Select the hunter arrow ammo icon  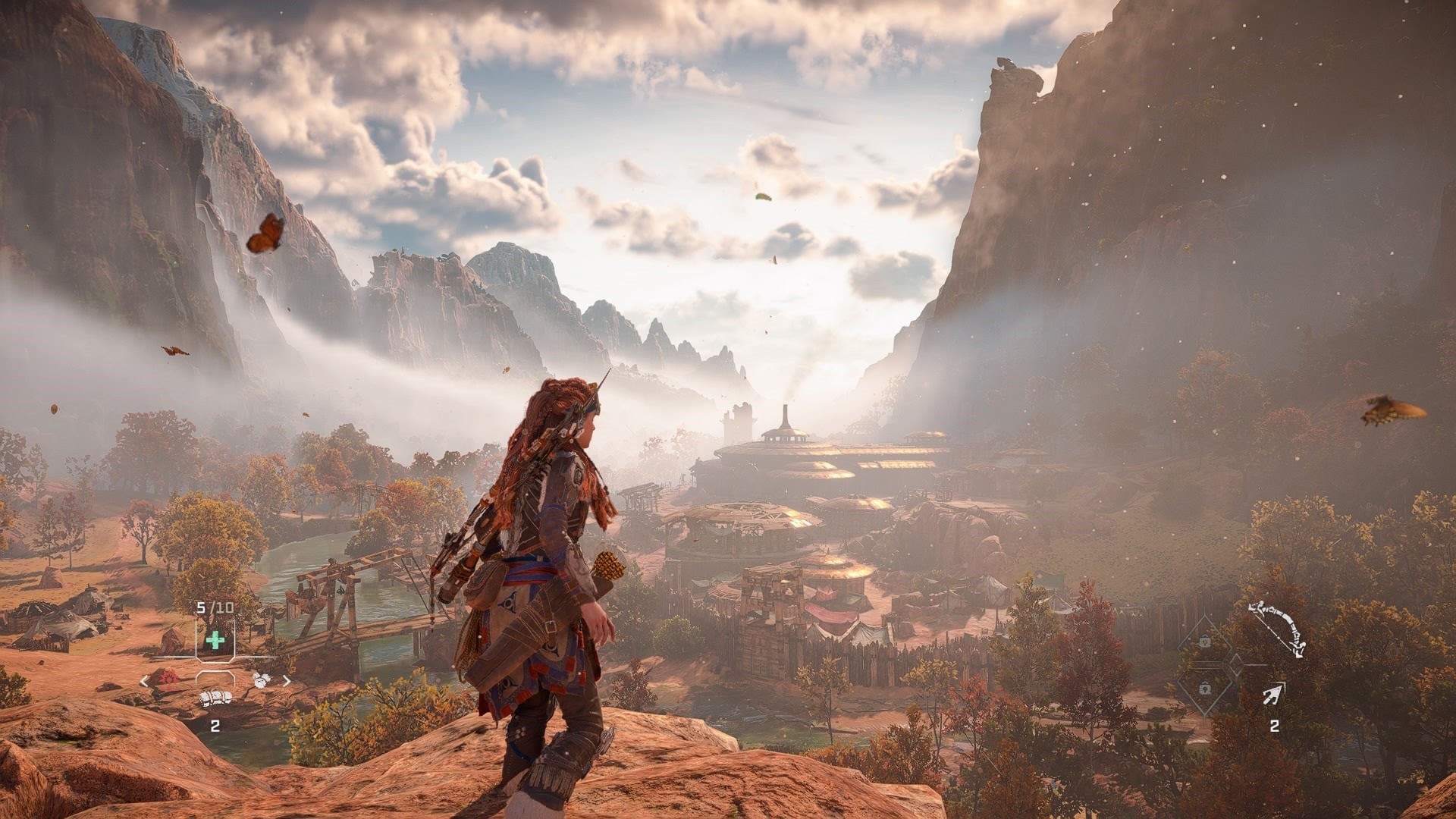(x=1272, y=695)
